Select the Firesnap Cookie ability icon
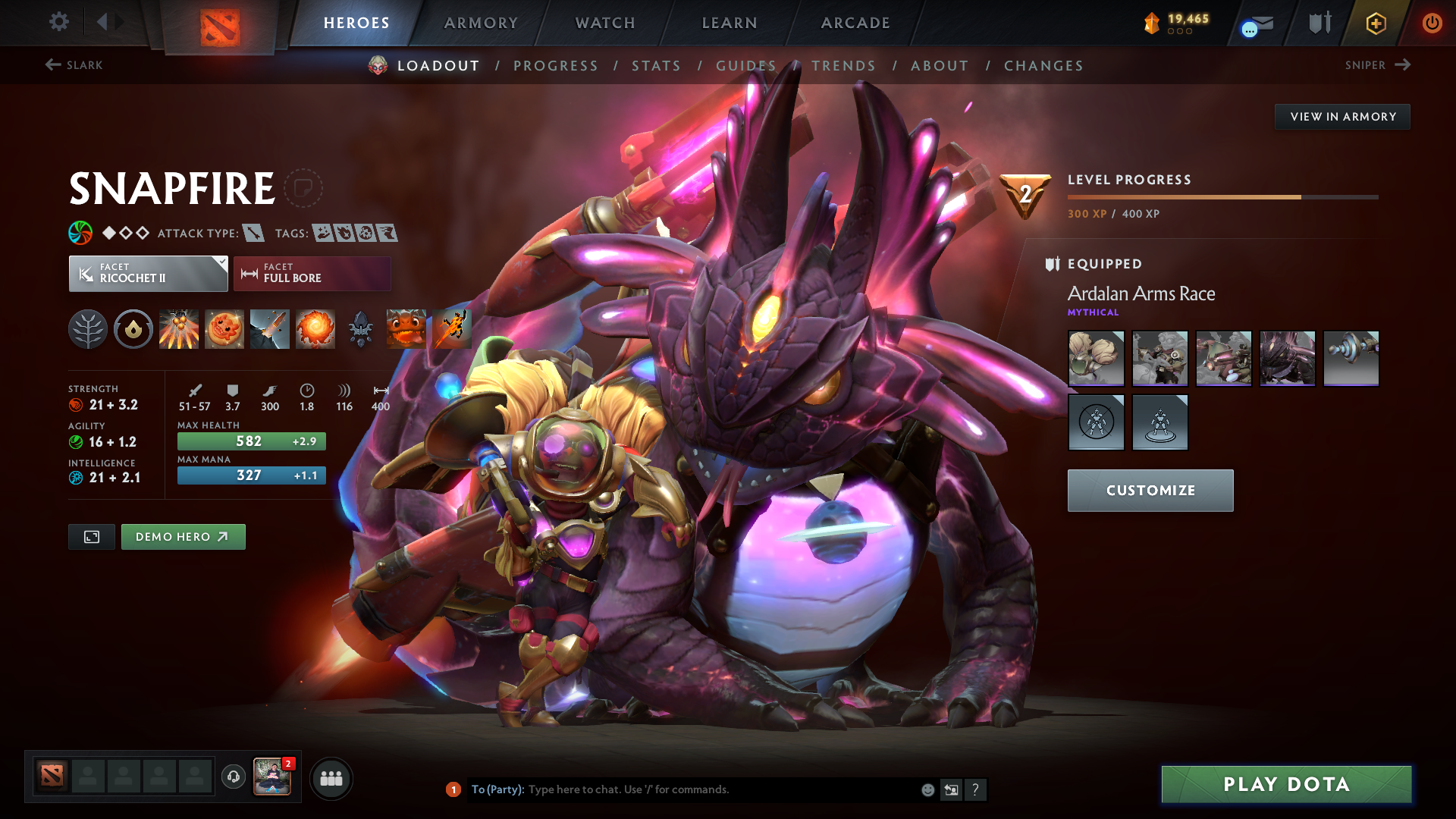This screenshot has height=819, width=1456. point(224,328)
